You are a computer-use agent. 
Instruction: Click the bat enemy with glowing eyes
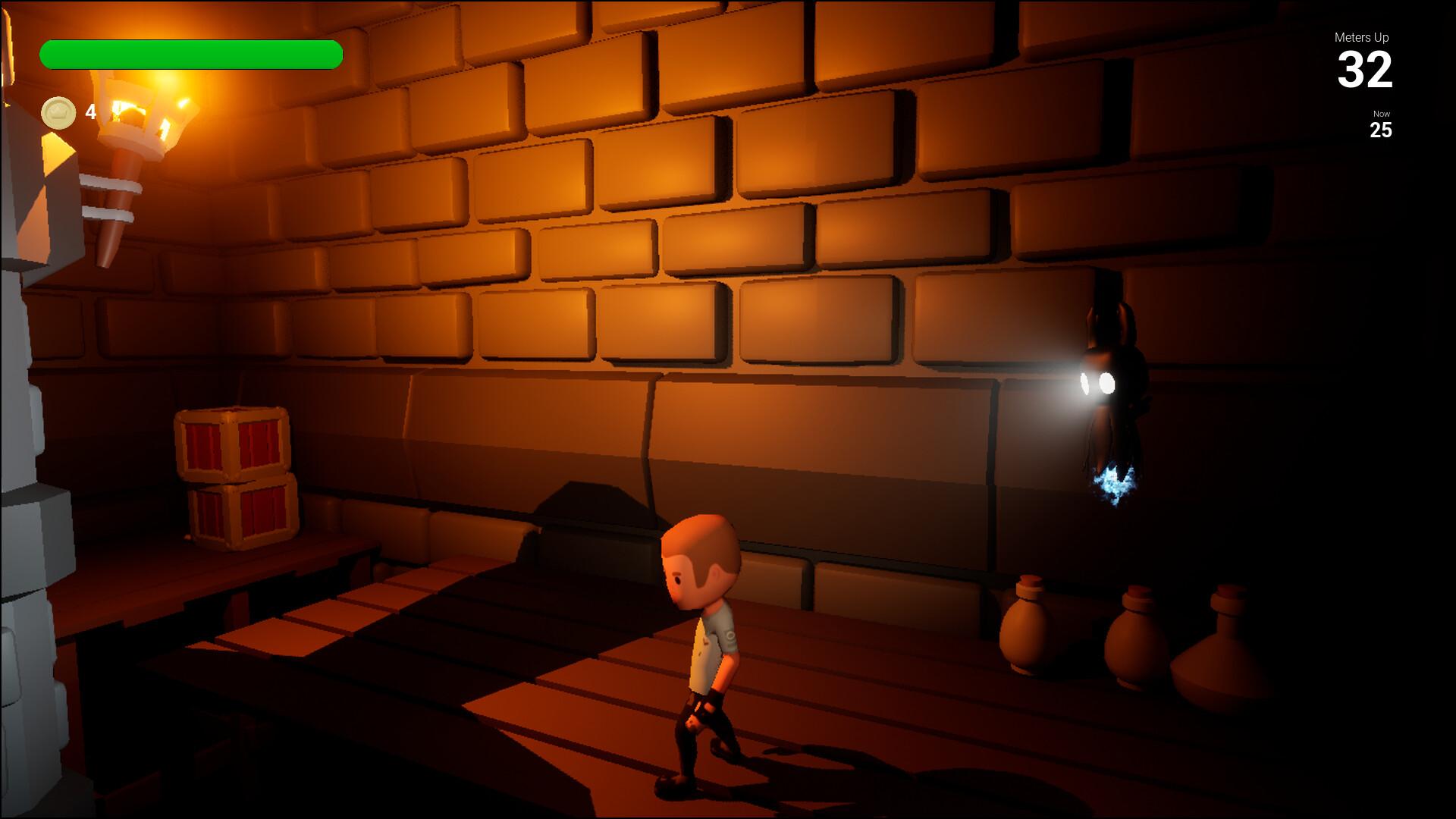coord(1107,379)
